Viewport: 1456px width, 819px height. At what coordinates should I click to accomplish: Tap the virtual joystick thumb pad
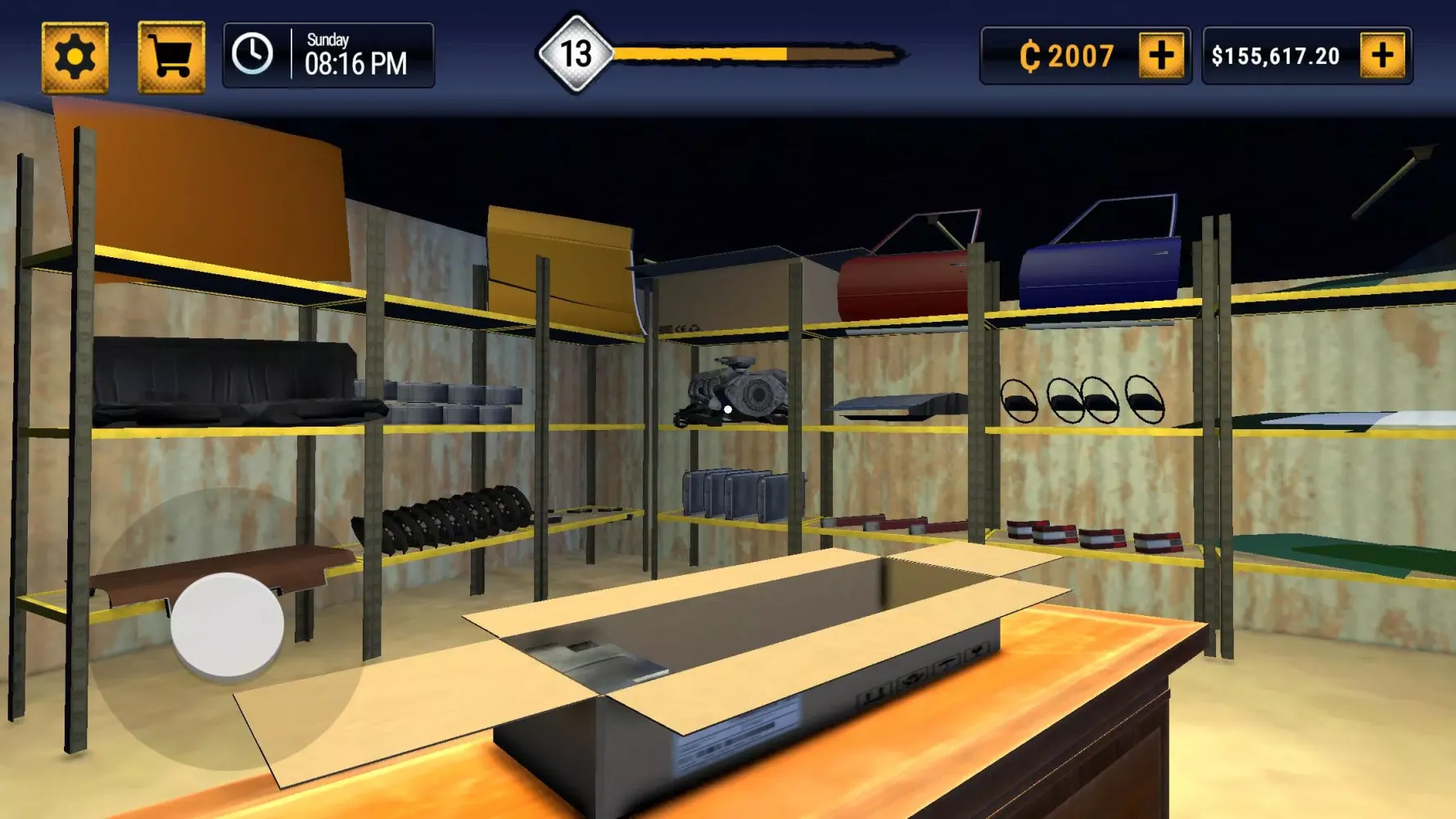pos(227,625)
